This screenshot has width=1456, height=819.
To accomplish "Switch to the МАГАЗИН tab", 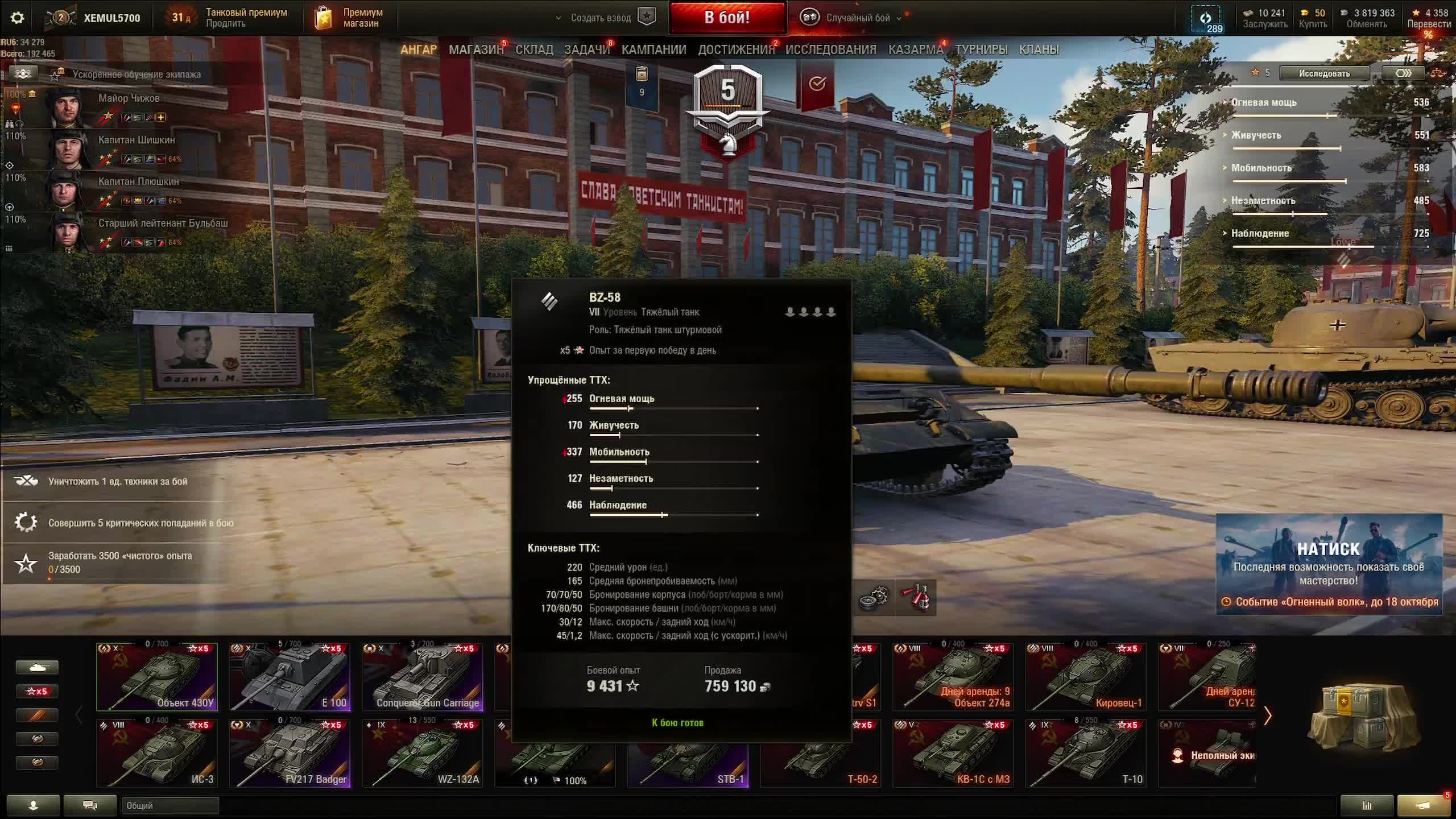I will pos(476,50).
